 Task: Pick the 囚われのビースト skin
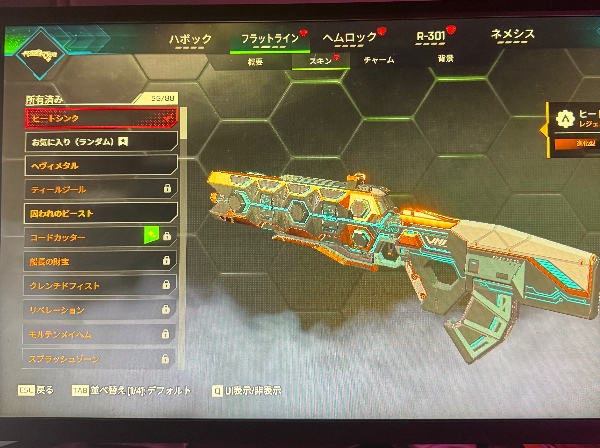pyautogui.click(x=101, y=212)
